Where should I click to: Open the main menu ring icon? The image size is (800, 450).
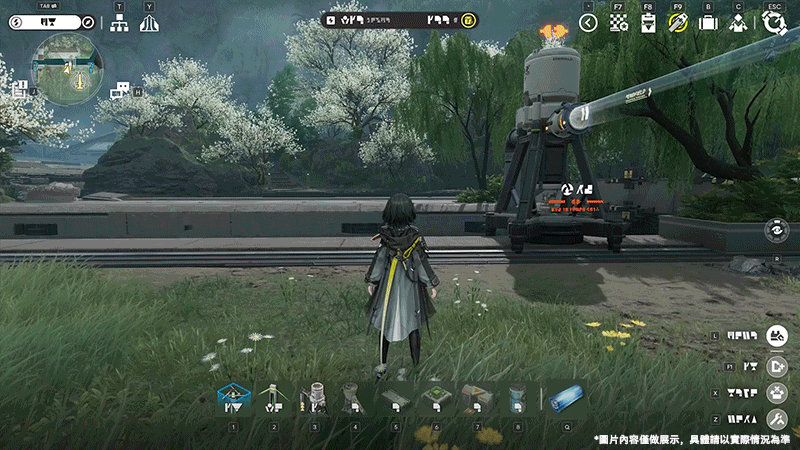tap(773, 22)
